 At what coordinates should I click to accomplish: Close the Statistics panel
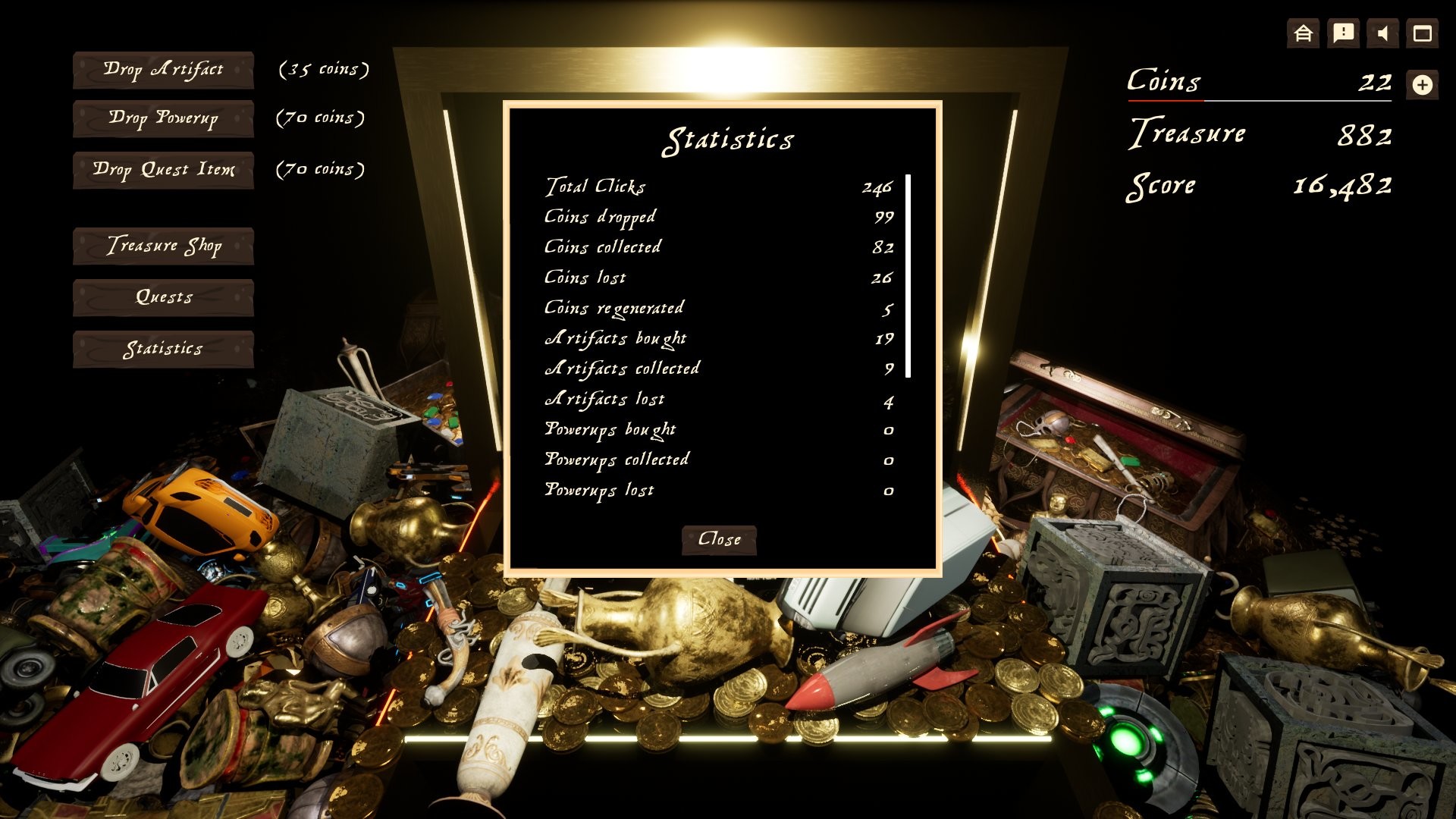[x=718, y=540]
